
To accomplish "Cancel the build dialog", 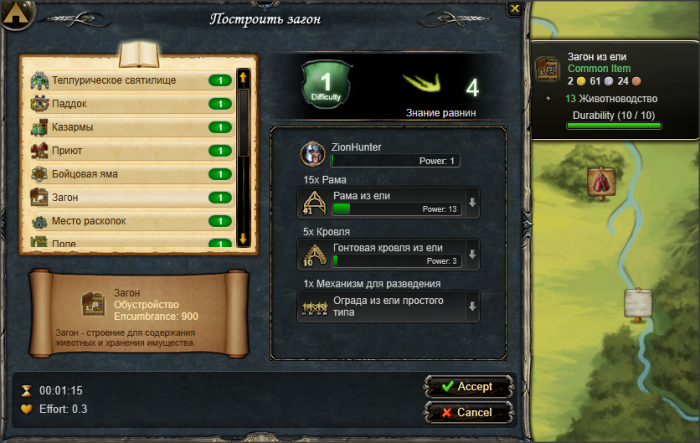I will click(469, 411).
